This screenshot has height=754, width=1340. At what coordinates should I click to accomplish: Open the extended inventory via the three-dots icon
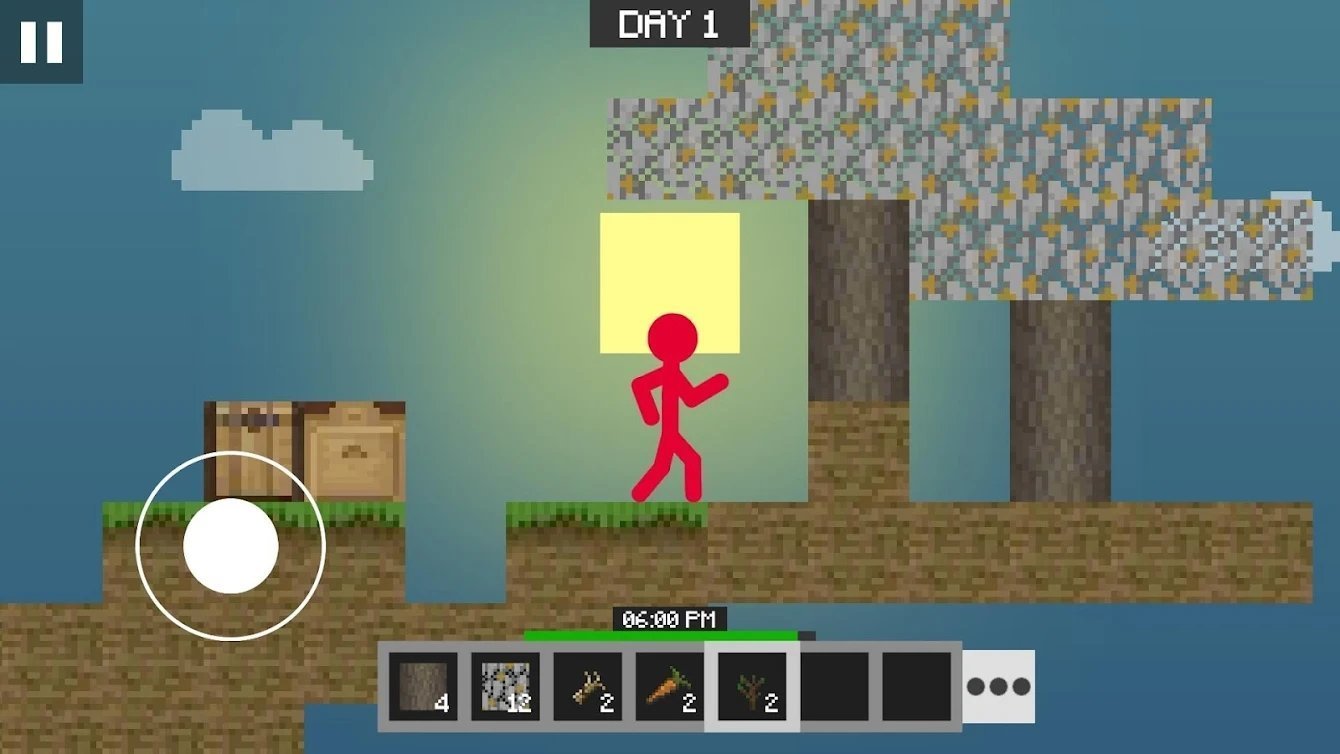pyautogui.click(x=997, y=685)
